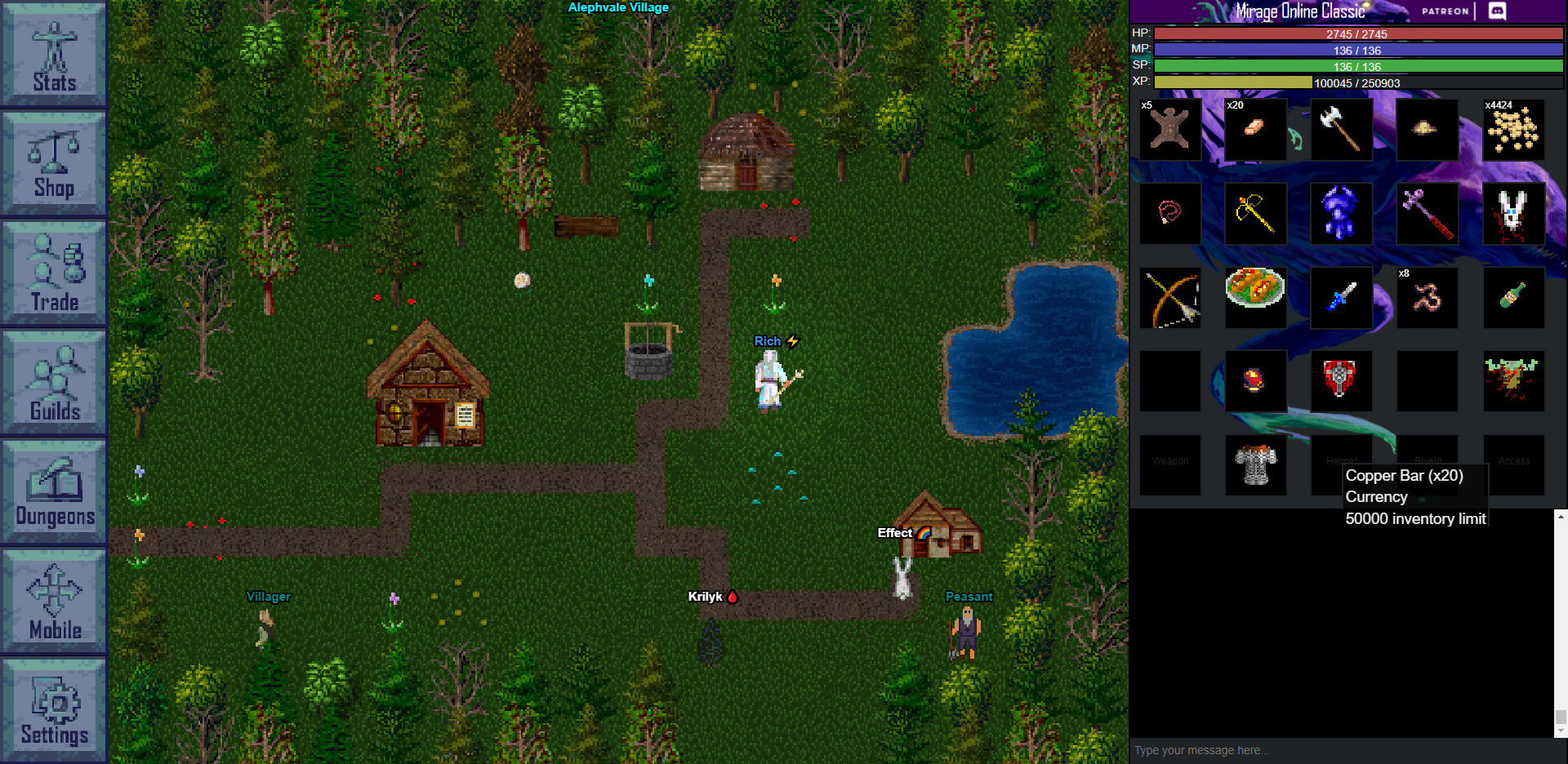
Task: Click the plate of food item
Action: coord(1255,297)
